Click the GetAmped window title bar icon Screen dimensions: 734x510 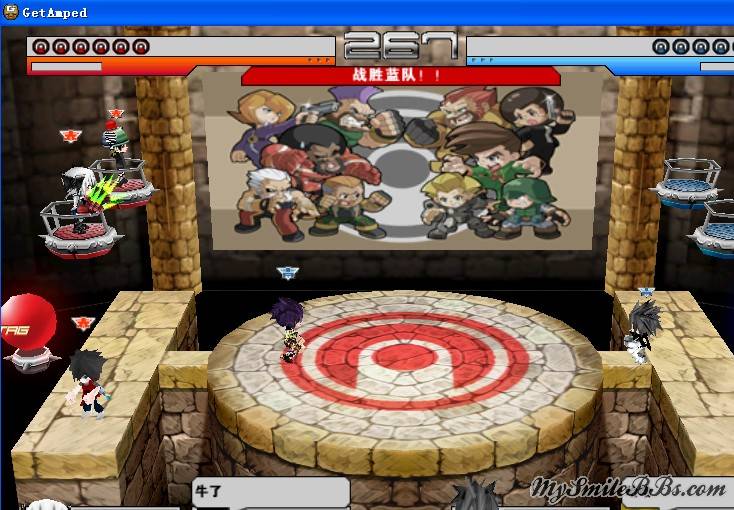click(x=10, y=12)
